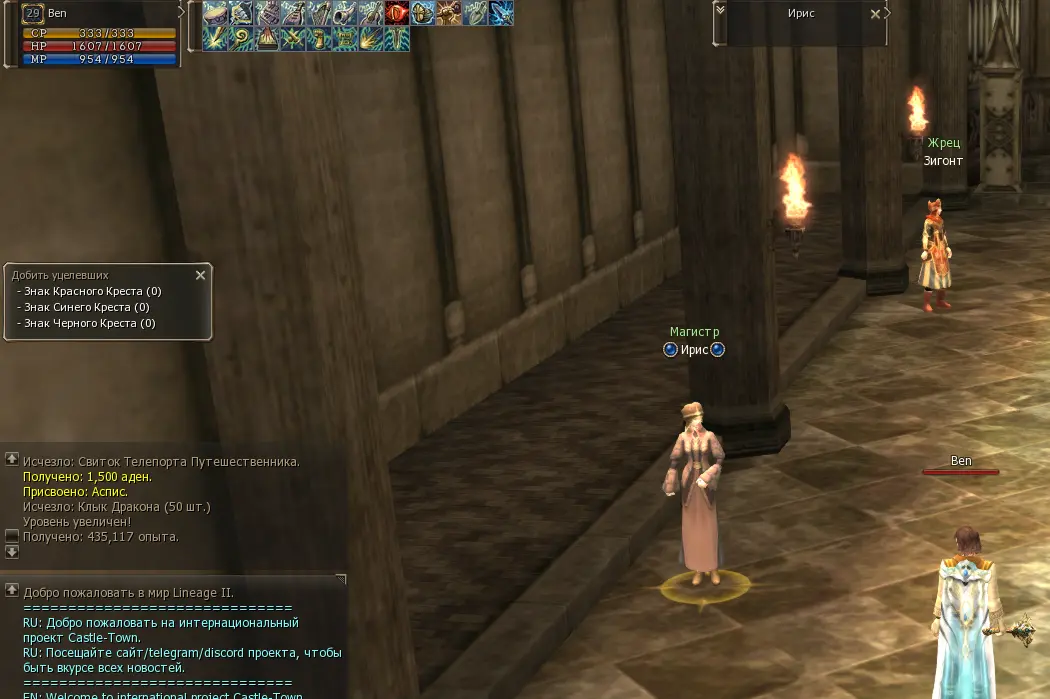Click the spiral staff buff icon

(241, 39)
